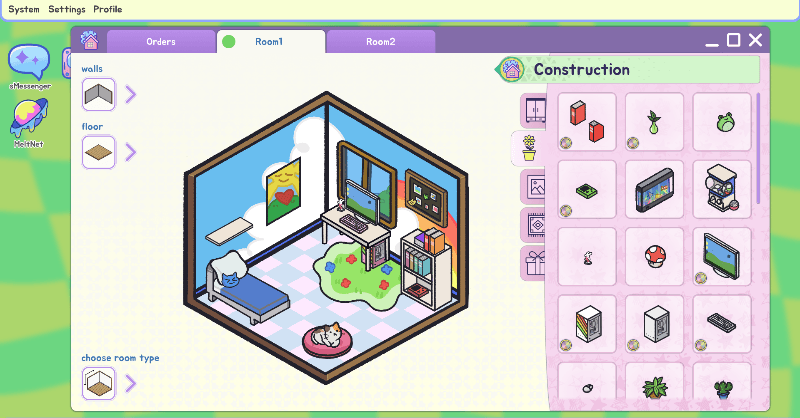Click the walls style swatch
Viewport: 800px width, 418px height.
click(x=99, y=94)
